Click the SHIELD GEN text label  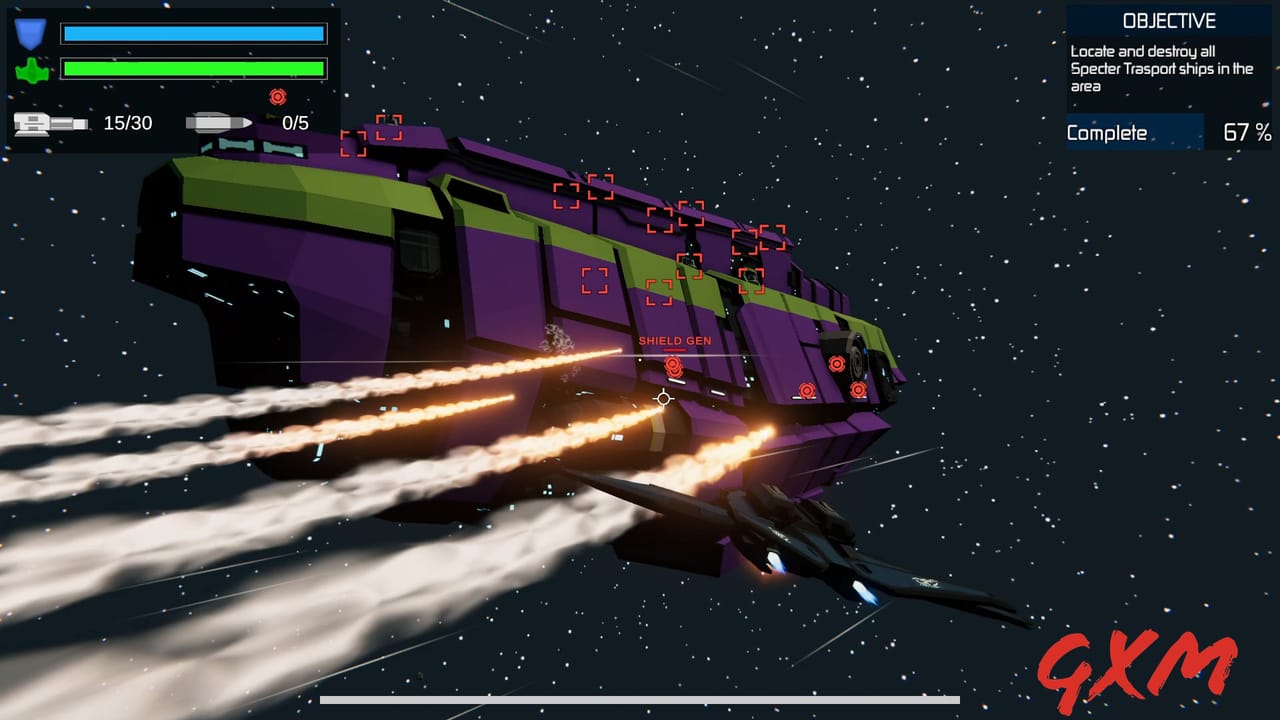pyautogui.click(x=675, y=340)
